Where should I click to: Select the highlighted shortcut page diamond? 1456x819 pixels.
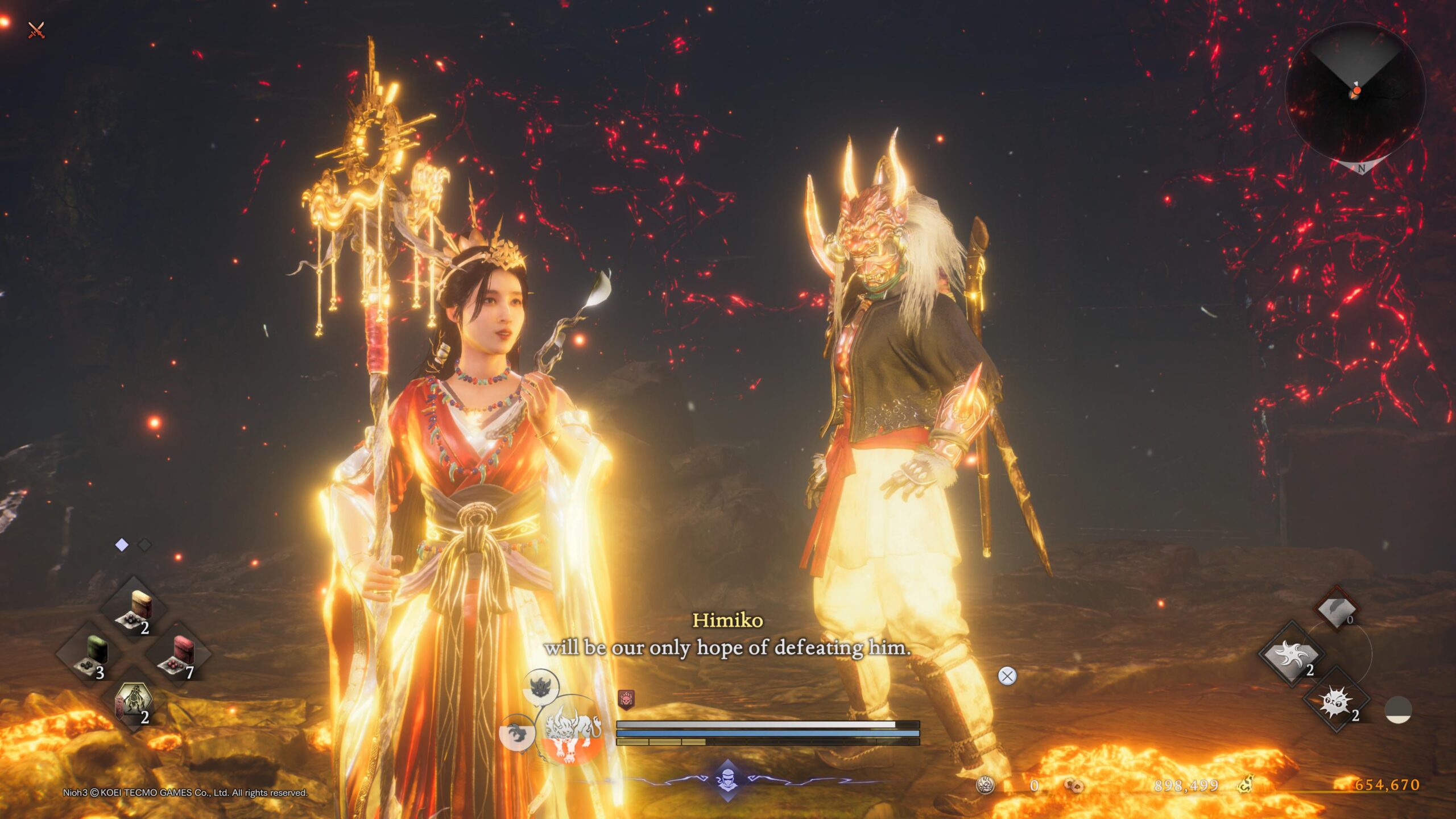pyautogui.click(x=122, y=545)
